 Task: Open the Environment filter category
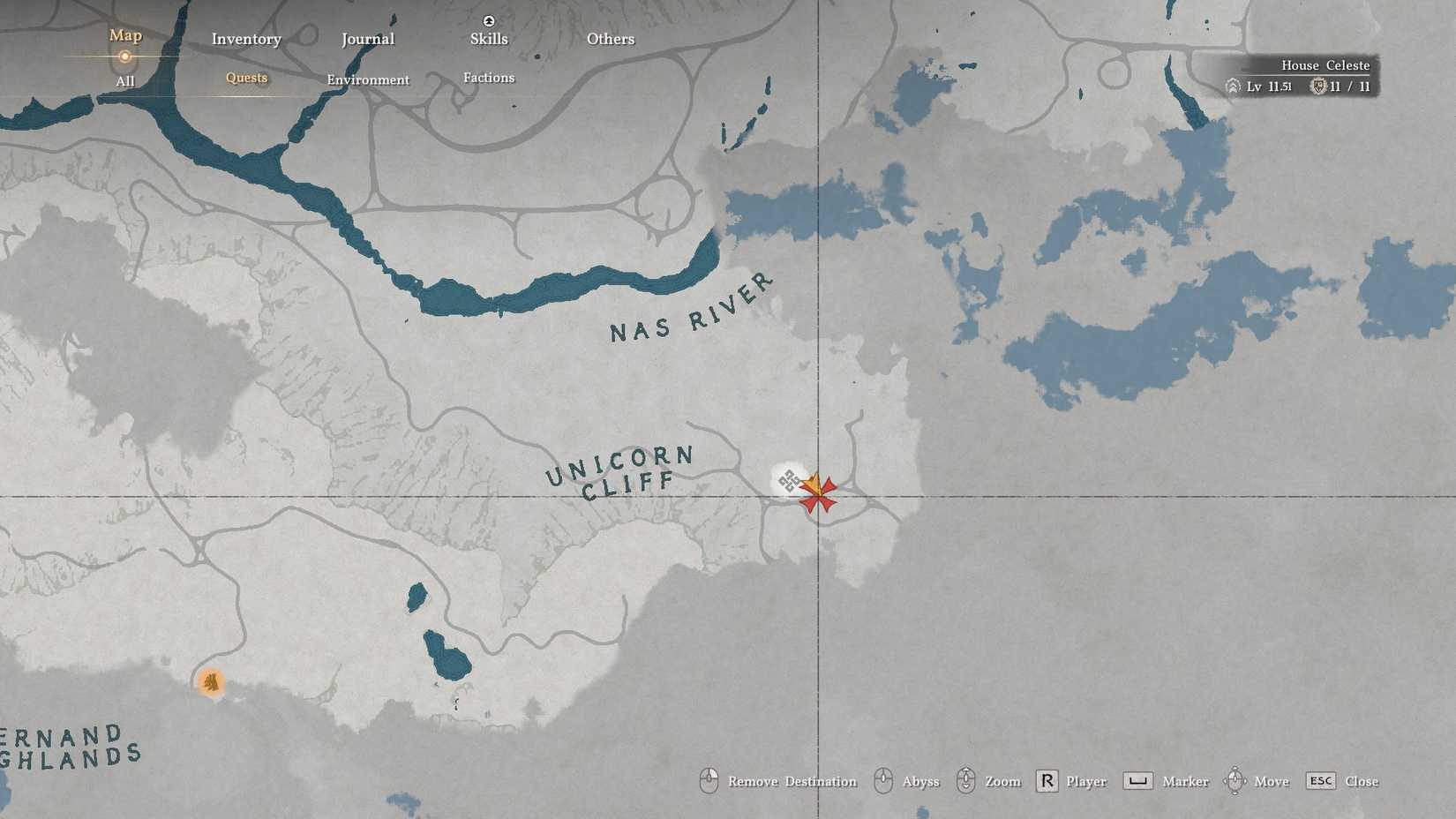click(x=368, y=79)
